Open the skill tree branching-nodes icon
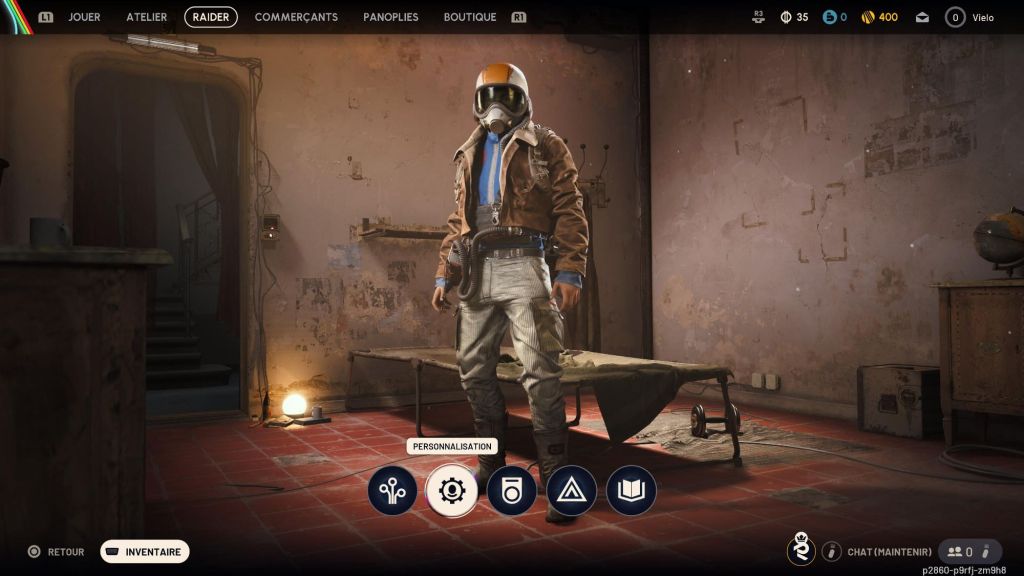 pyautogui.click(x=392, y=491)
